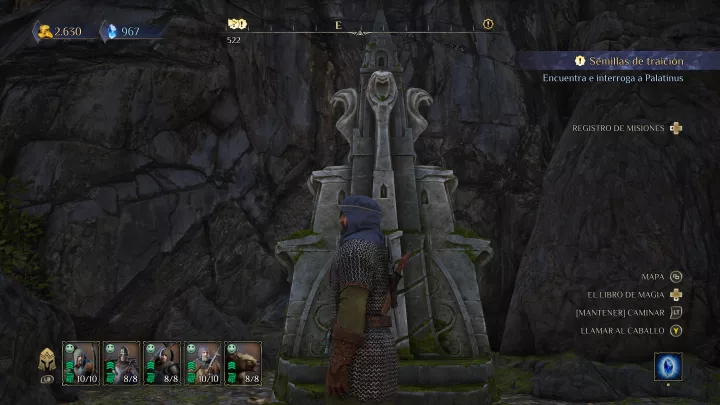Click the golden helmet army icon
Screen dimensions: 720x405
point(46,361)
